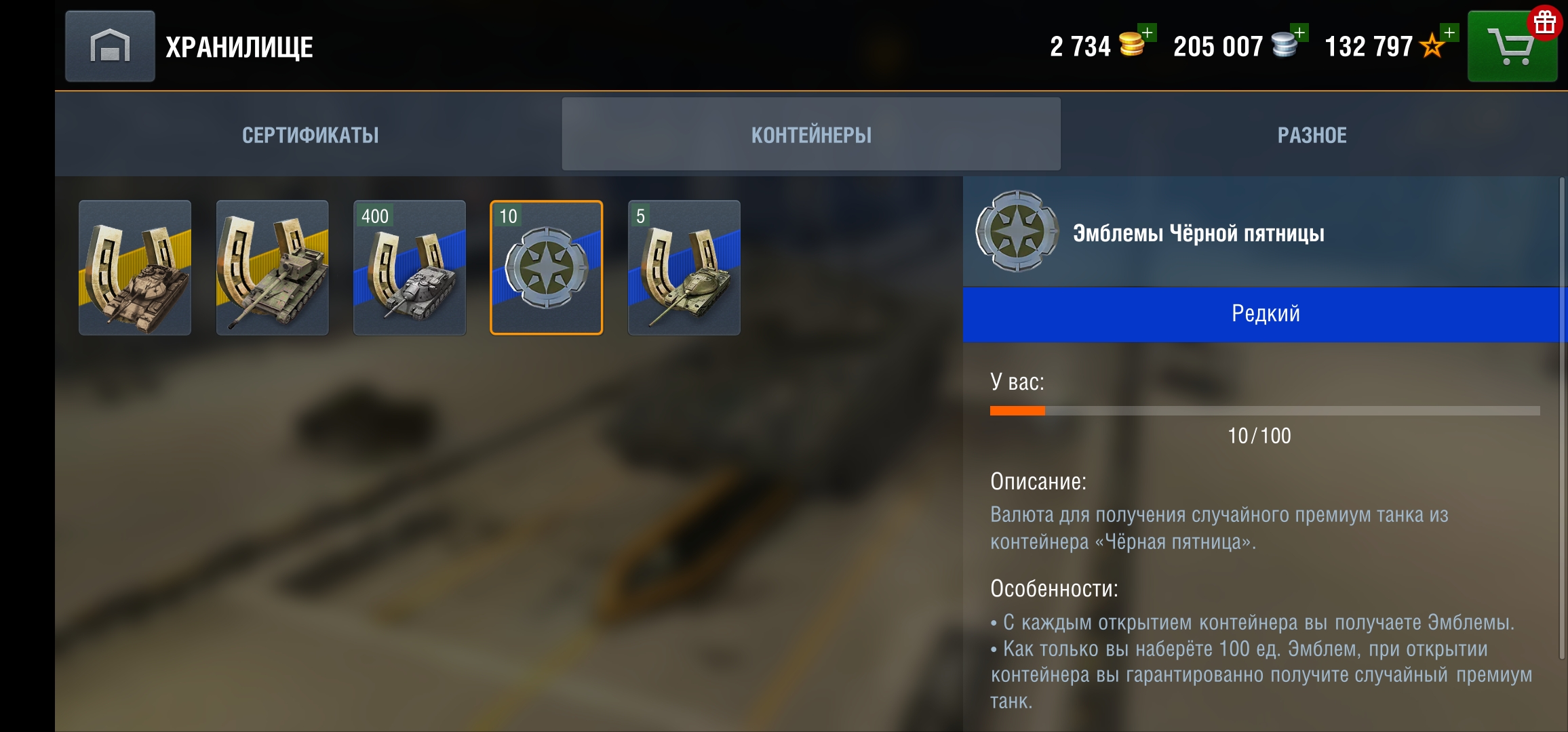The height and width of the screenshot is (732, 1568).
Task: Click the free experience star icon
Action: pos(1430,47)
